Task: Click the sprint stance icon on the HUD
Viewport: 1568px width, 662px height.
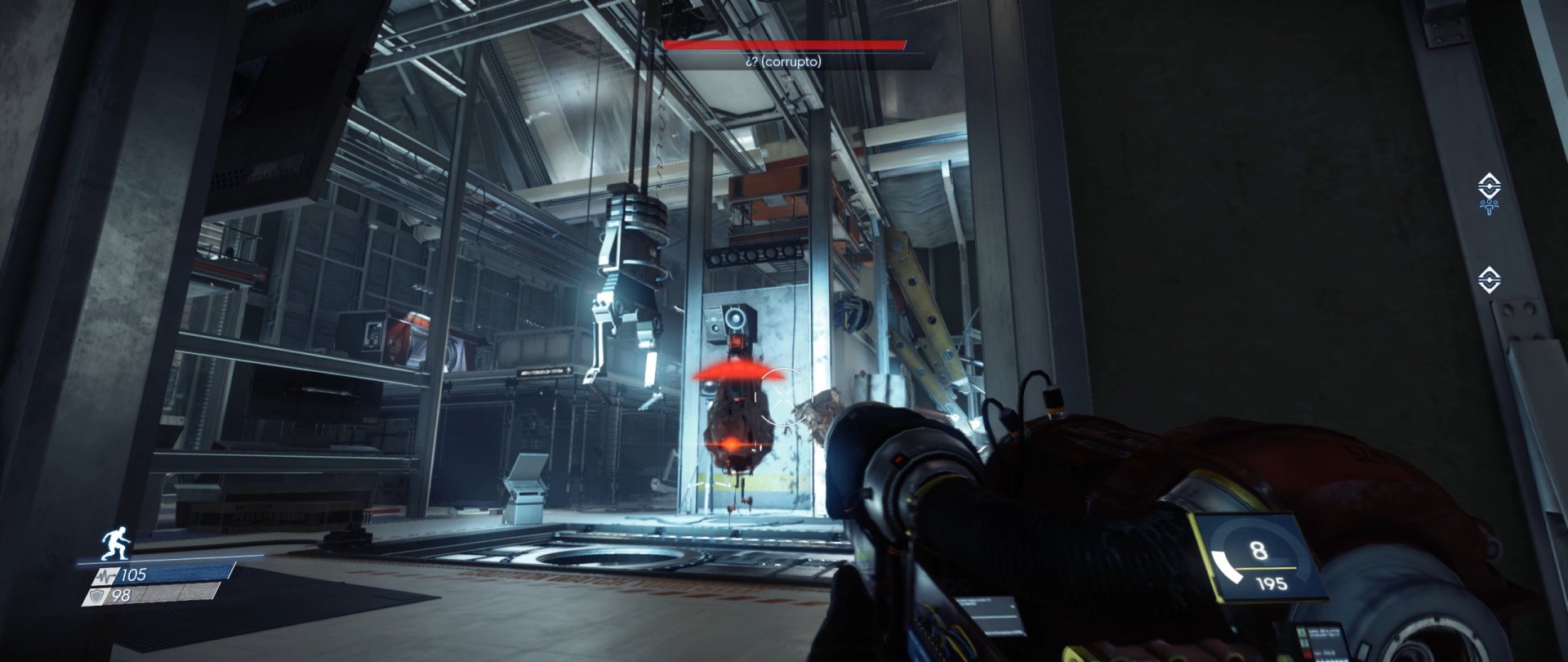Action: click(114, 543)
